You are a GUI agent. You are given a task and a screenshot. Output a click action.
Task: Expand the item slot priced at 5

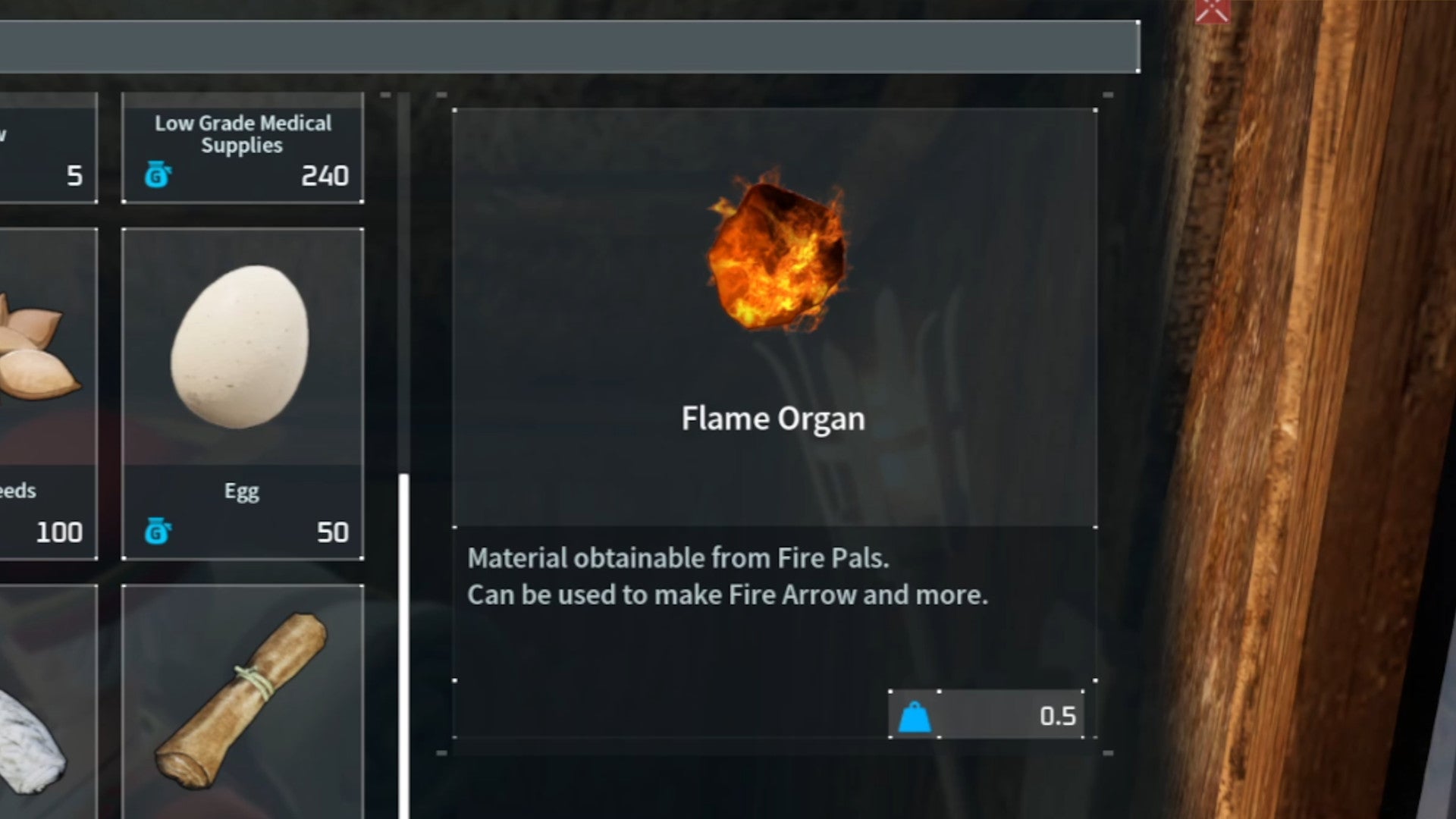45,148
